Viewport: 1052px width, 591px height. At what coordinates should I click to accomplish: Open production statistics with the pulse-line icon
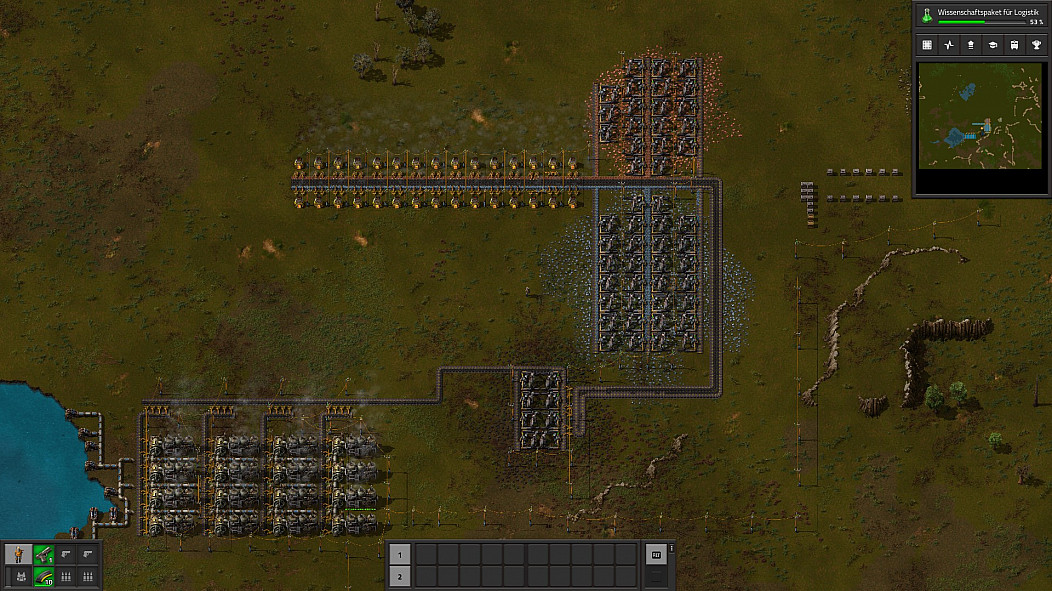(949, 45)
